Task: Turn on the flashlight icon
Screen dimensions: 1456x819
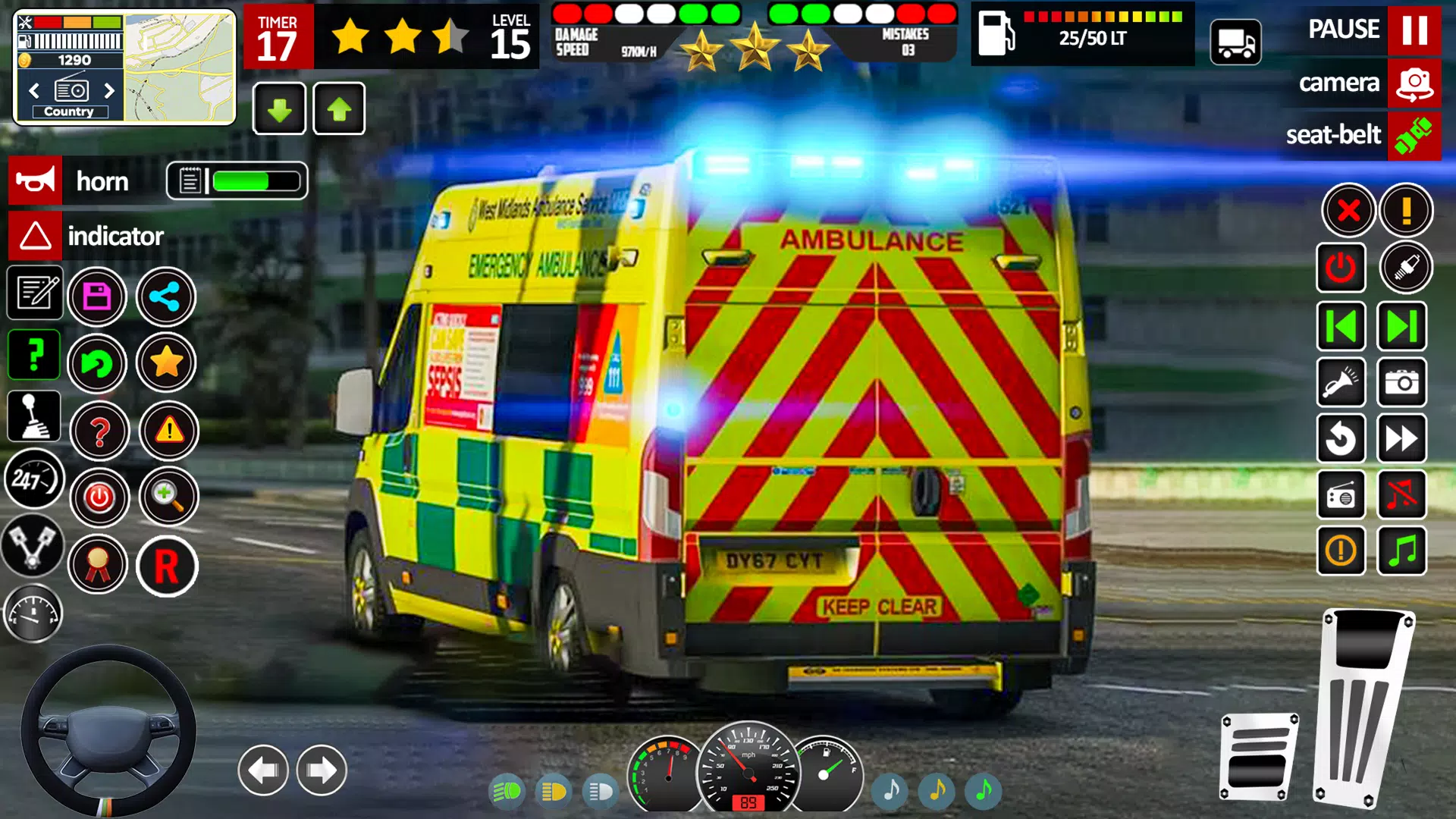Action: tap(1341, 383)
